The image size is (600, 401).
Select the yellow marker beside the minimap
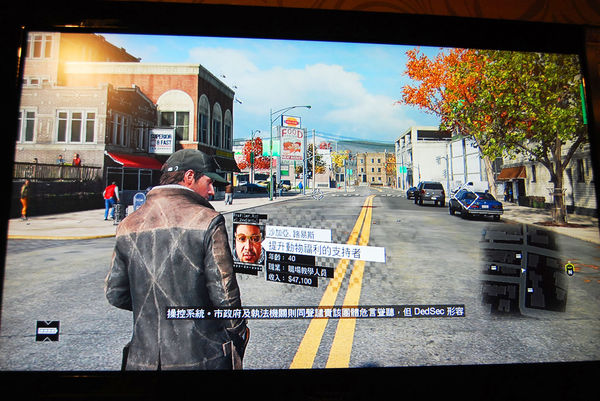[569, 268]
